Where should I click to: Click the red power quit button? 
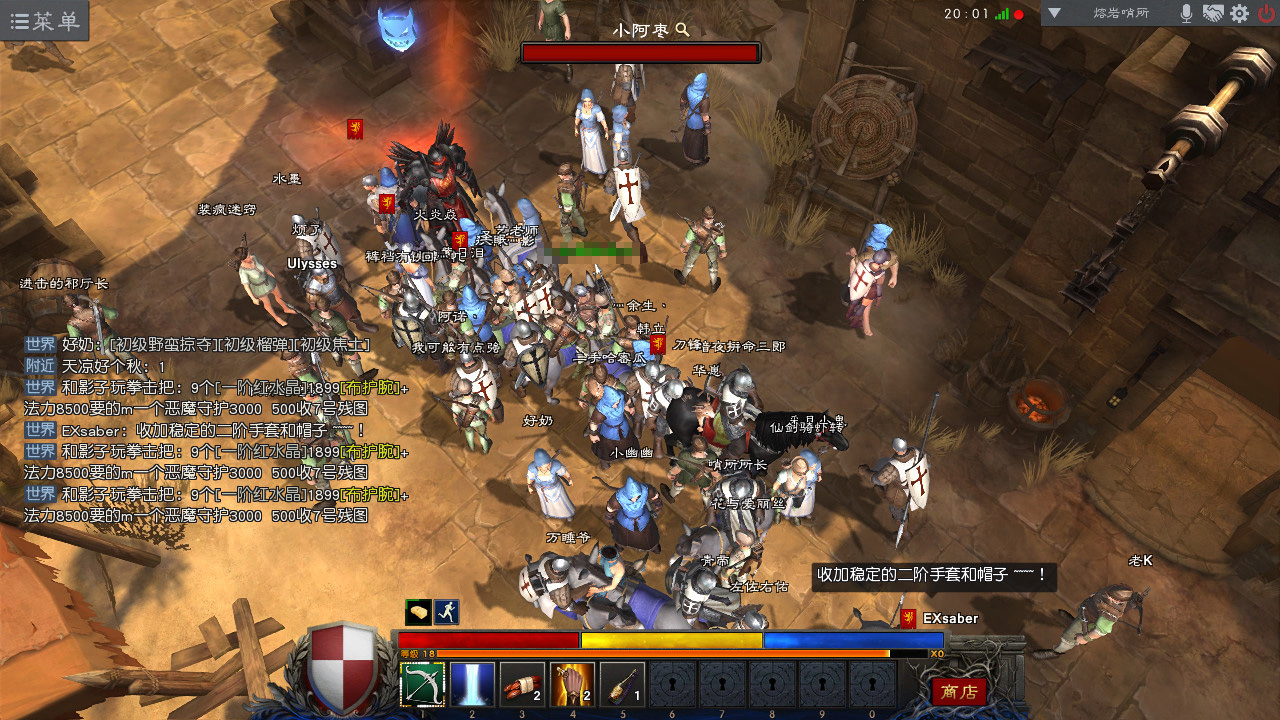click(x=1266, y=14)
